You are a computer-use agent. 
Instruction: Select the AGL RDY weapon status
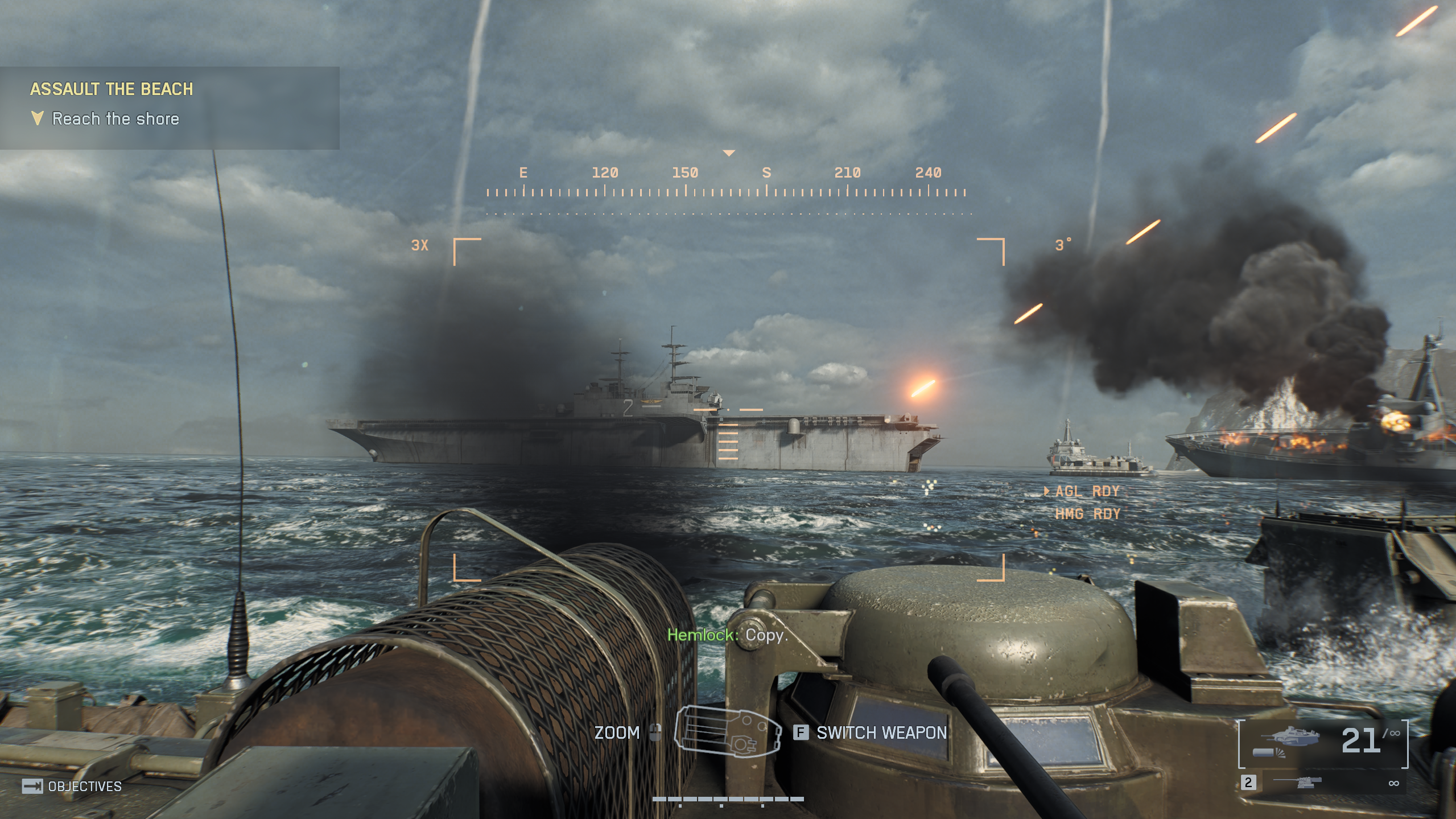[x=1086, y=491]
